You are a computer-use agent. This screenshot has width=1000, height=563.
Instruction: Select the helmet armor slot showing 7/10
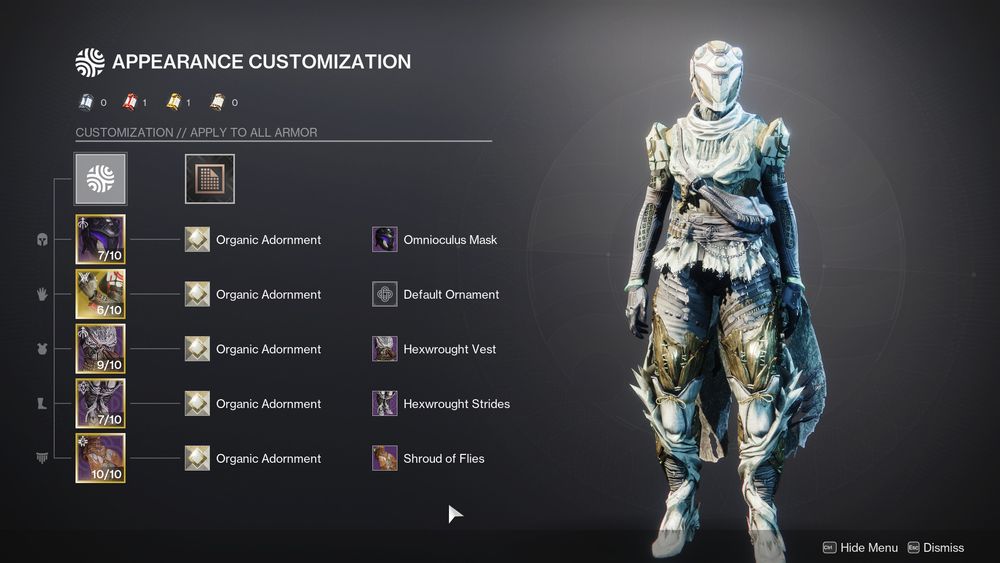(x=100, y=240)
